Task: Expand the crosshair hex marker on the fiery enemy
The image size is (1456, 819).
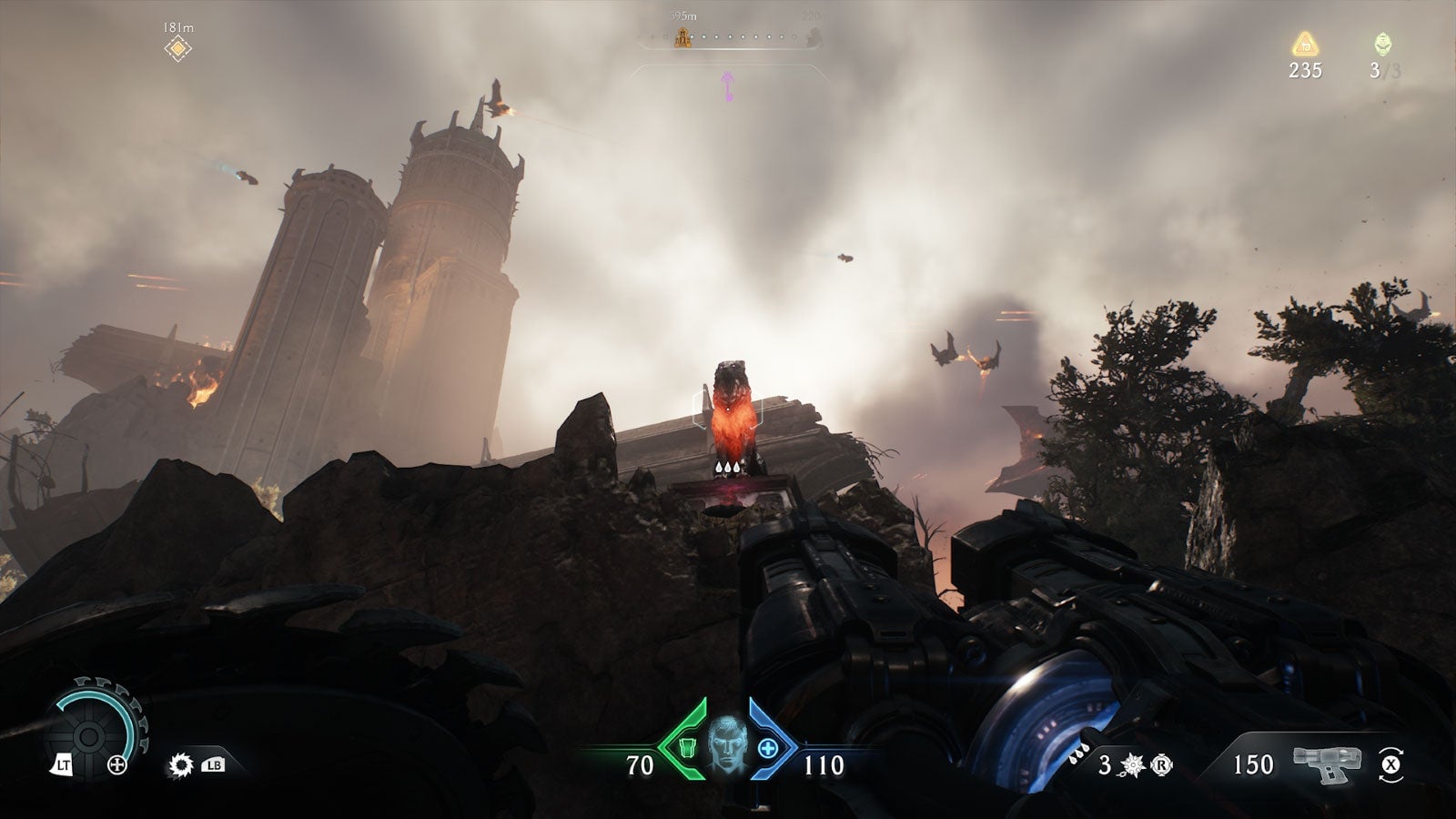Action: tap(726, 411)
